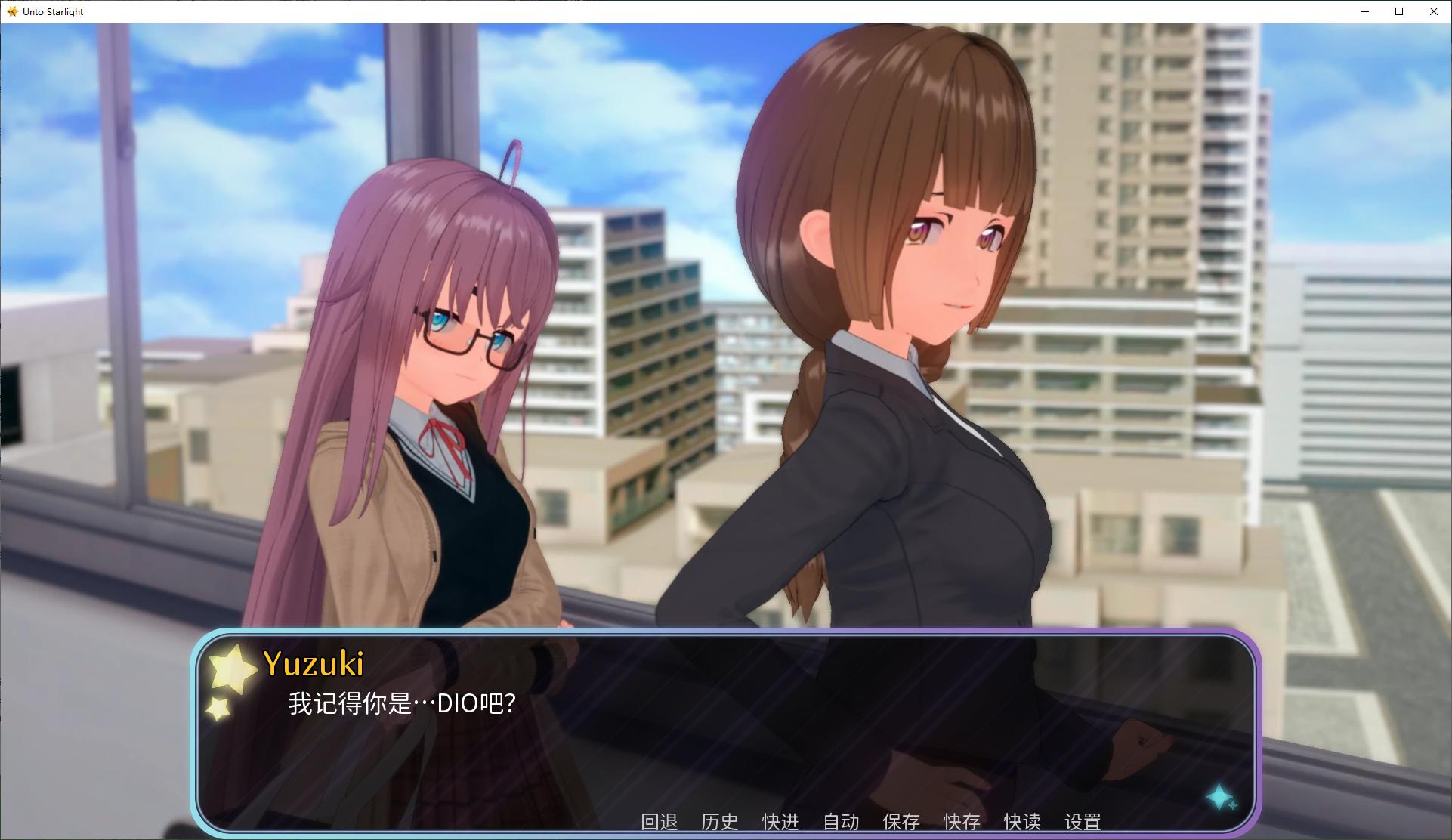The height and width of the screenshot is (840, 1452).
Task: Close the Unto Starlight window
Action: point(1433,11)
